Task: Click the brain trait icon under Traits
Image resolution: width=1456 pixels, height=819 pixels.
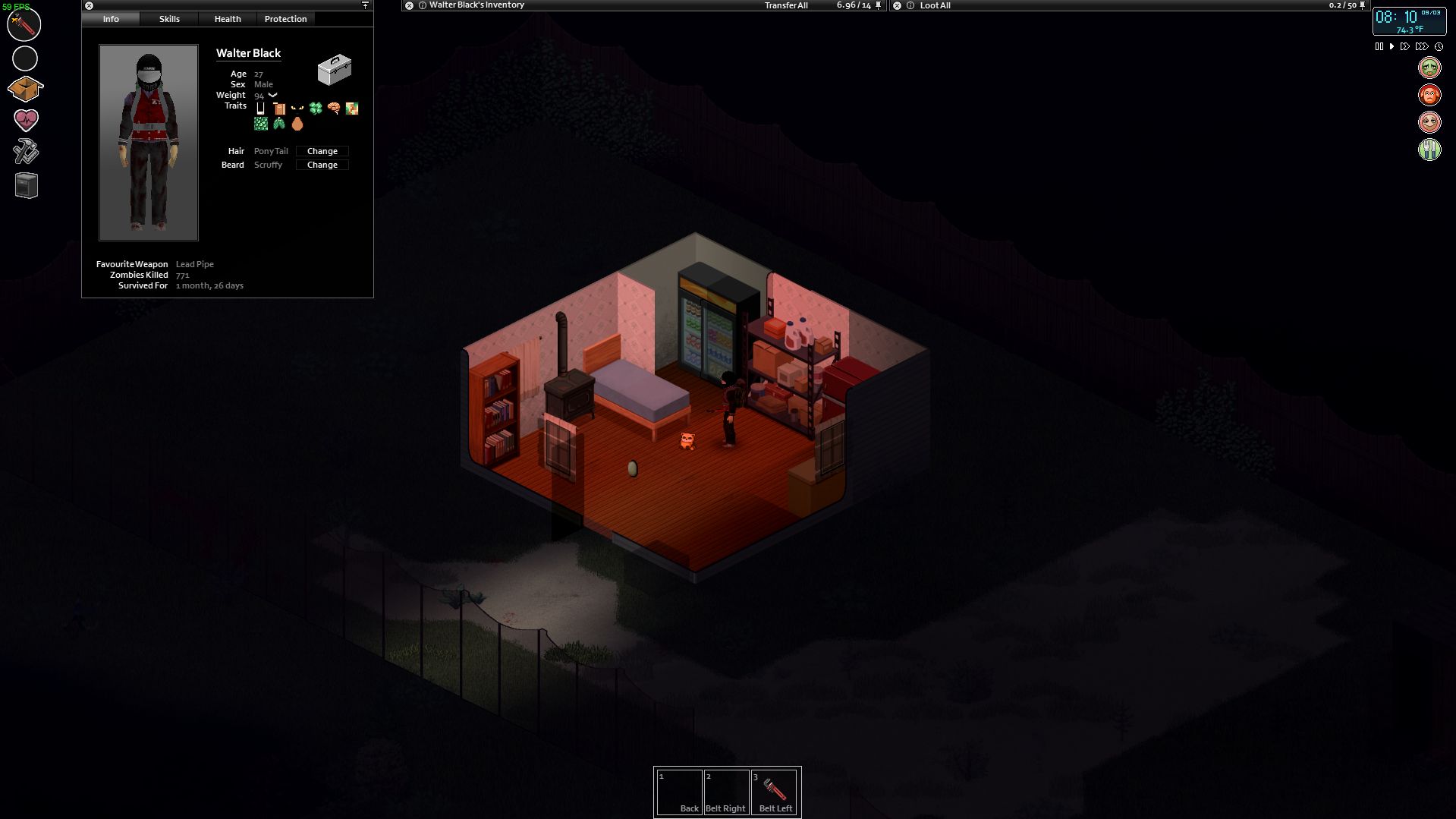Action: click(334, 109)
